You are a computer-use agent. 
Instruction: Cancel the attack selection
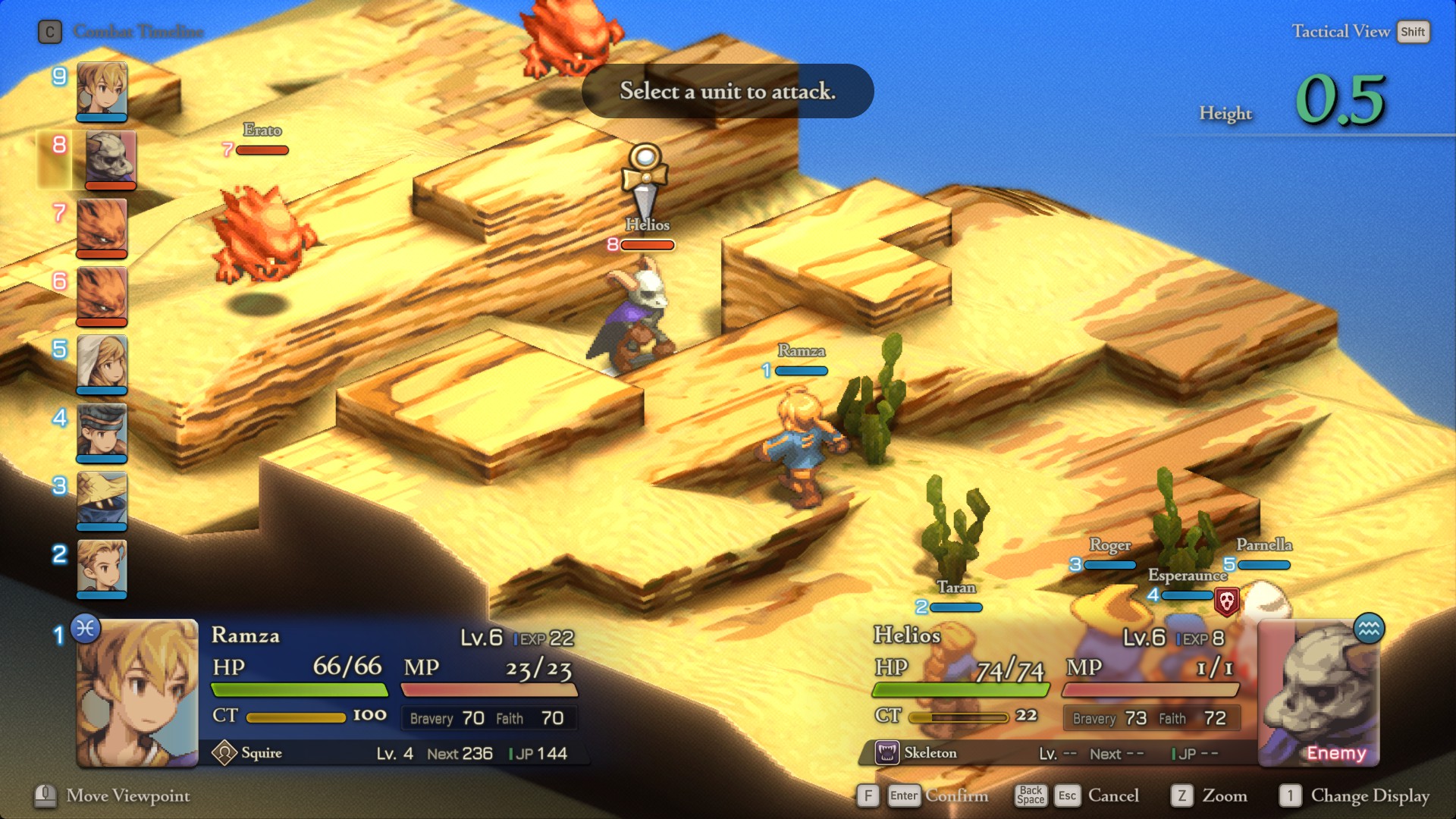point(1112,795)
